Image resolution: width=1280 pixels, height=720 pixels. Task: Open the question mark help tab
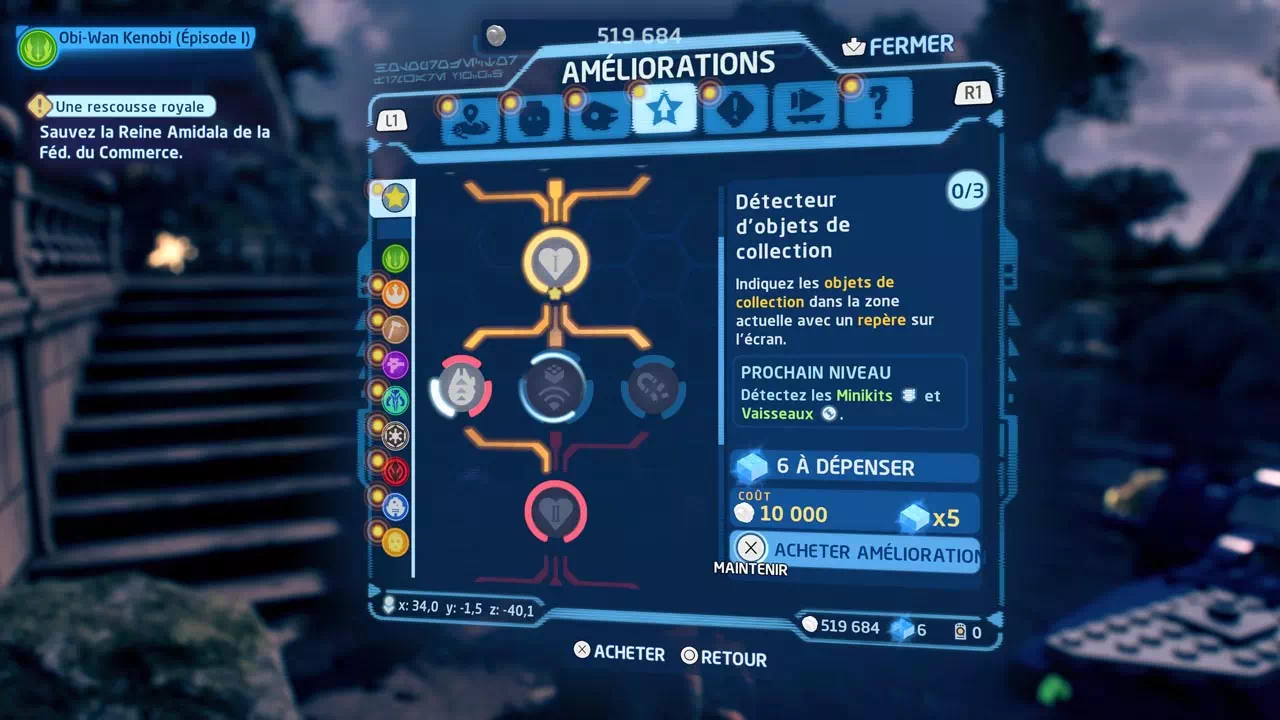click(x=878, y=102)
